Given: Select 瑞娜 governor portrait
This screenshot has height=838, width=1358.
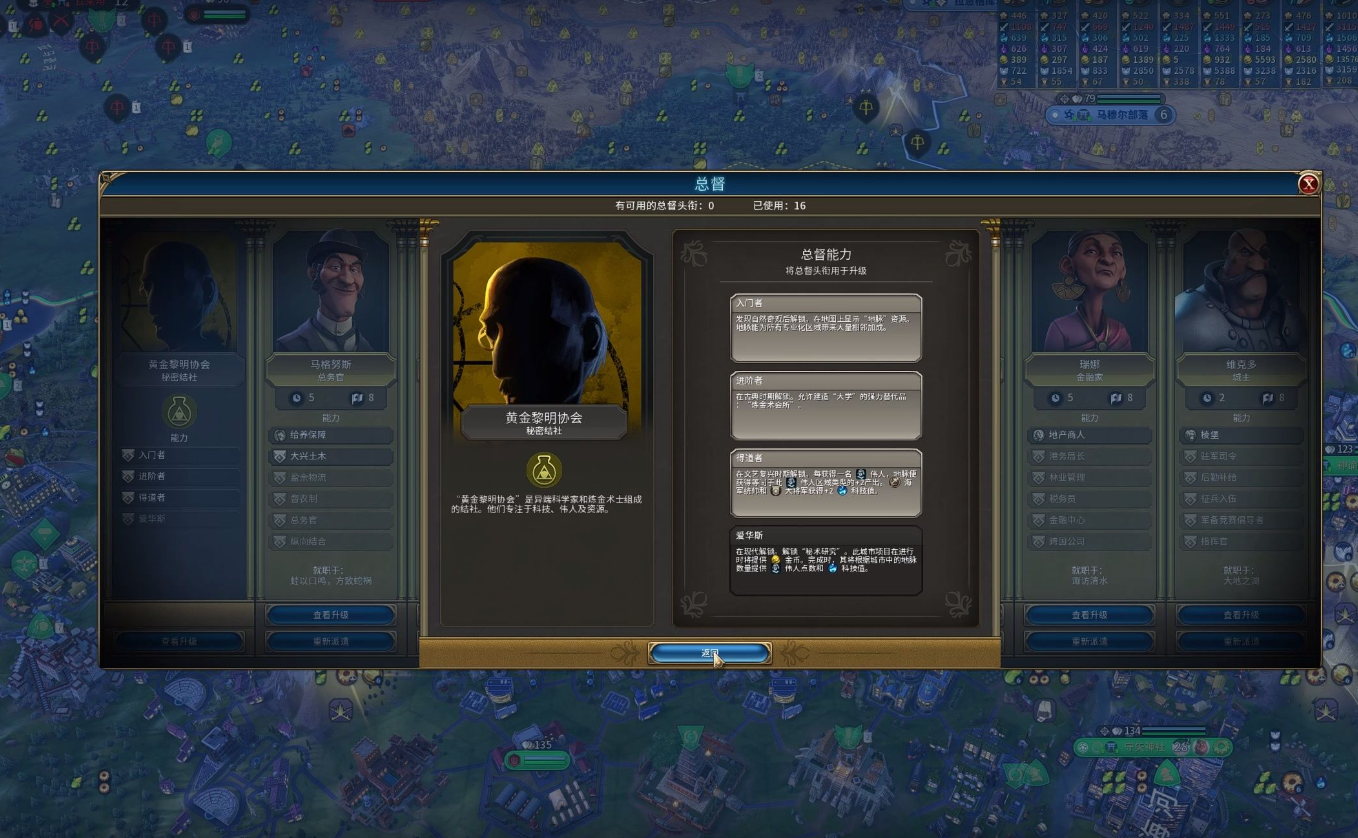Looking at the screenshot, I should (1089, 292).
